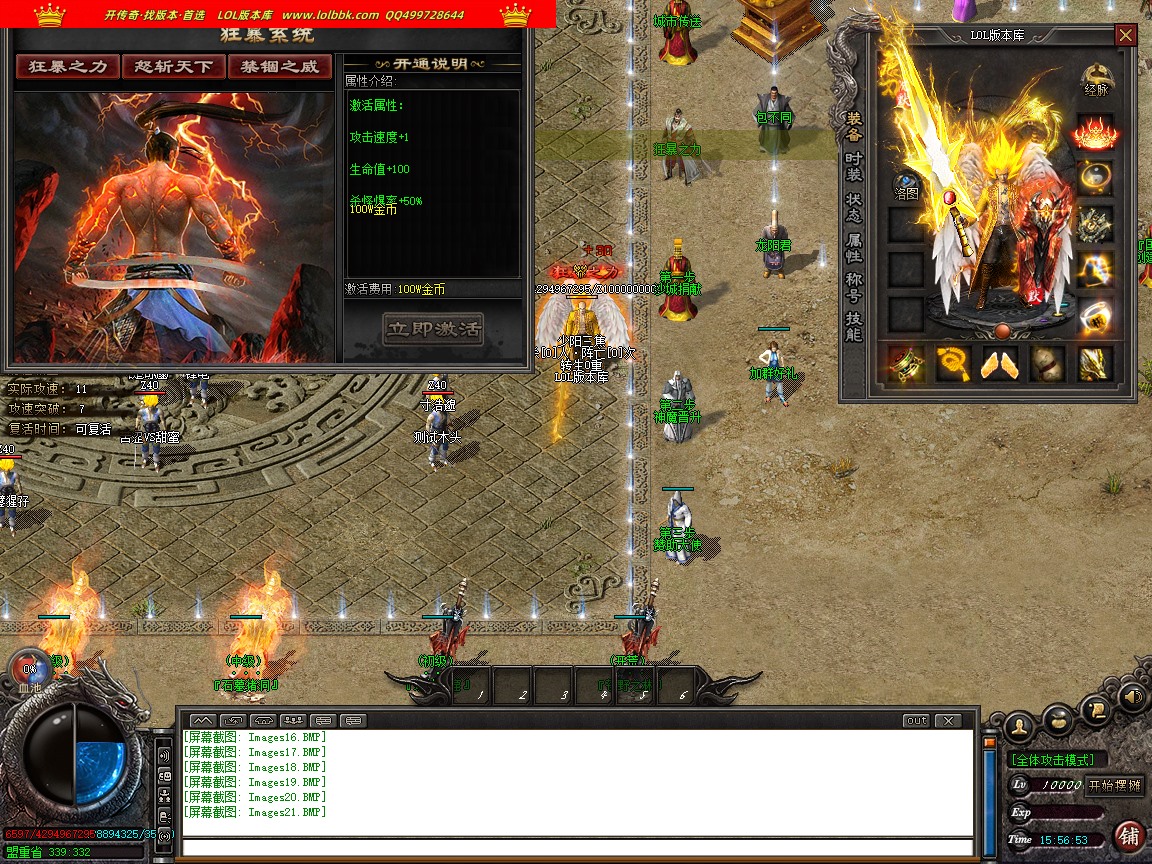The width and height of the screenshot is (1152, 864).
Task: Open the 称号 titles tab
Action: pyautogui.click(x=854, y=287)
